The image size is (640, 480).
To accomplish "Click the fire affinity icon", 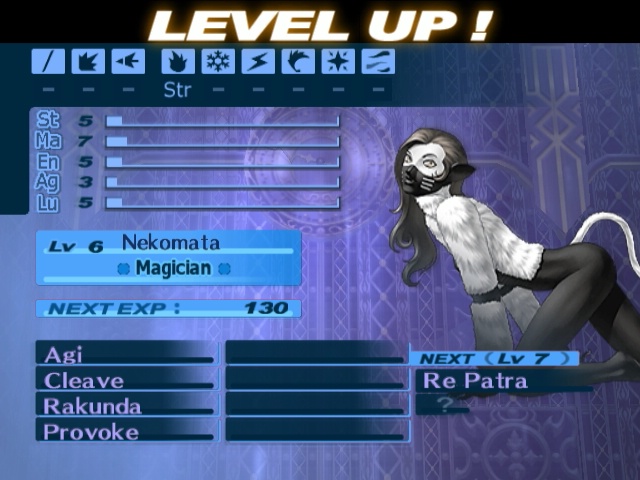I will tap(177, 61).
